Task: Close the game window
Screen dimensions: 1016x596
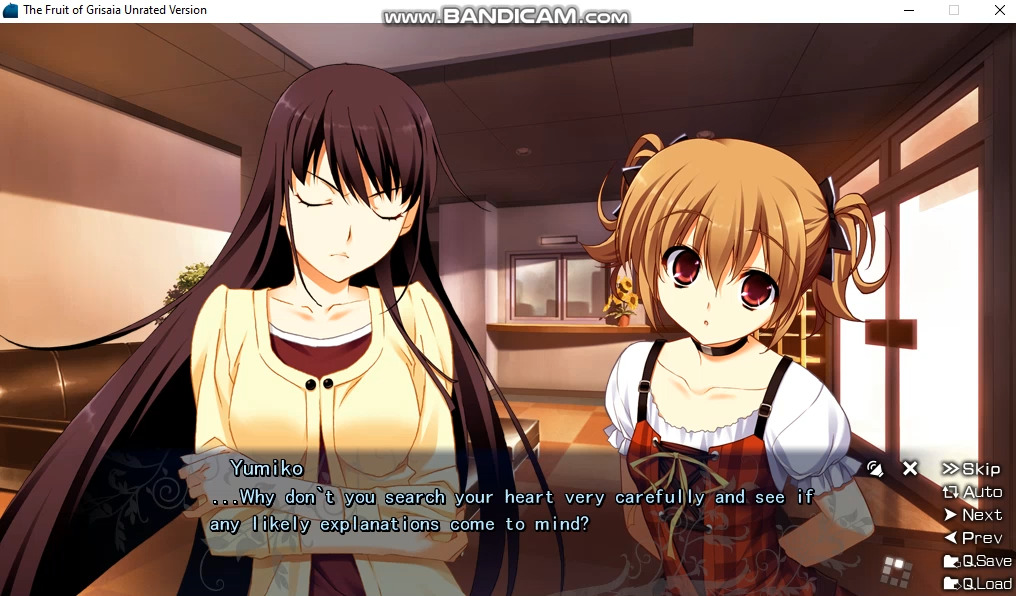Action: point(999,10)
